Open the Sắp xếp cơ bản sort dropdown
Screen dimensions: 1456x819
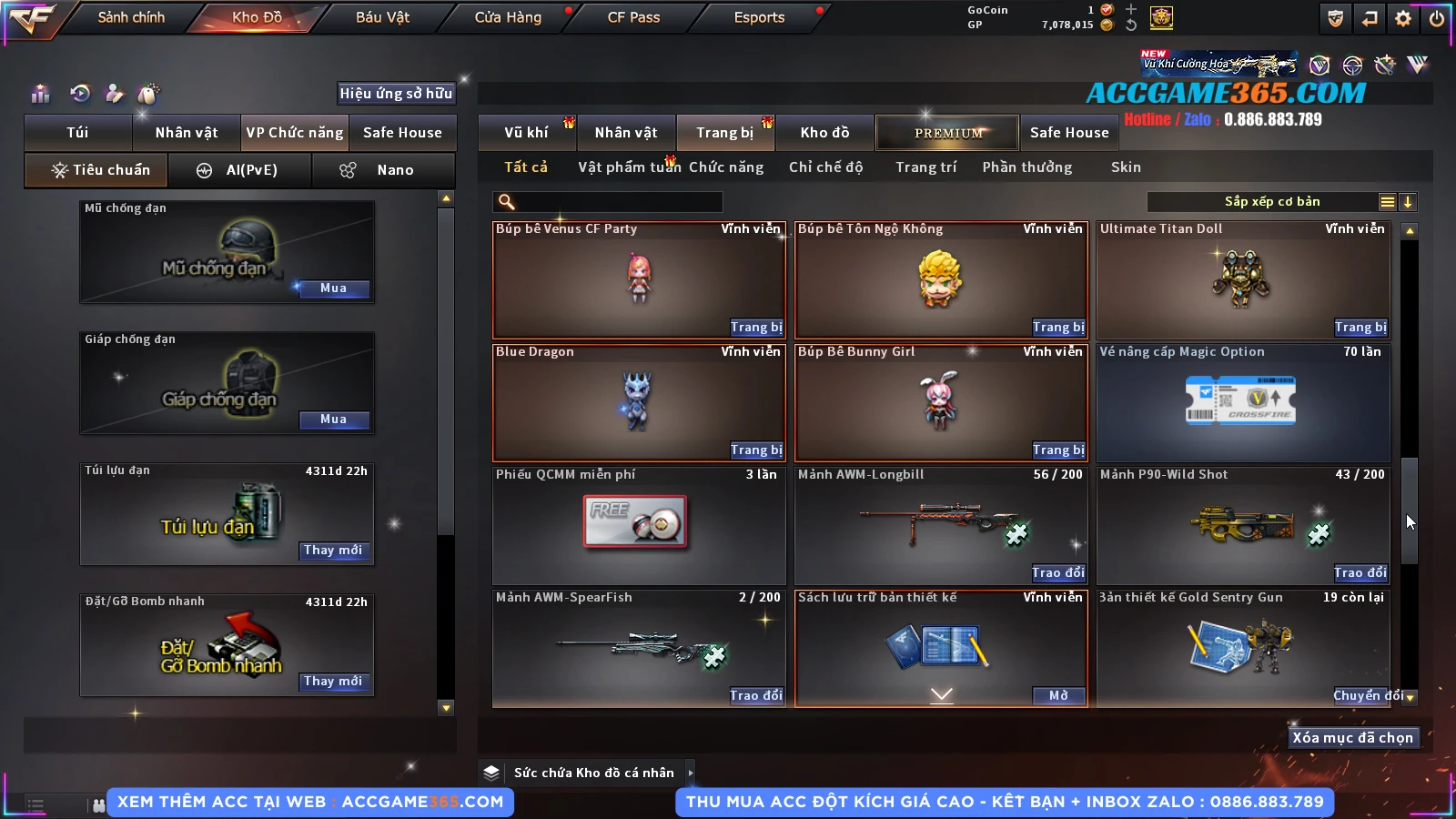coord(1271,202)
